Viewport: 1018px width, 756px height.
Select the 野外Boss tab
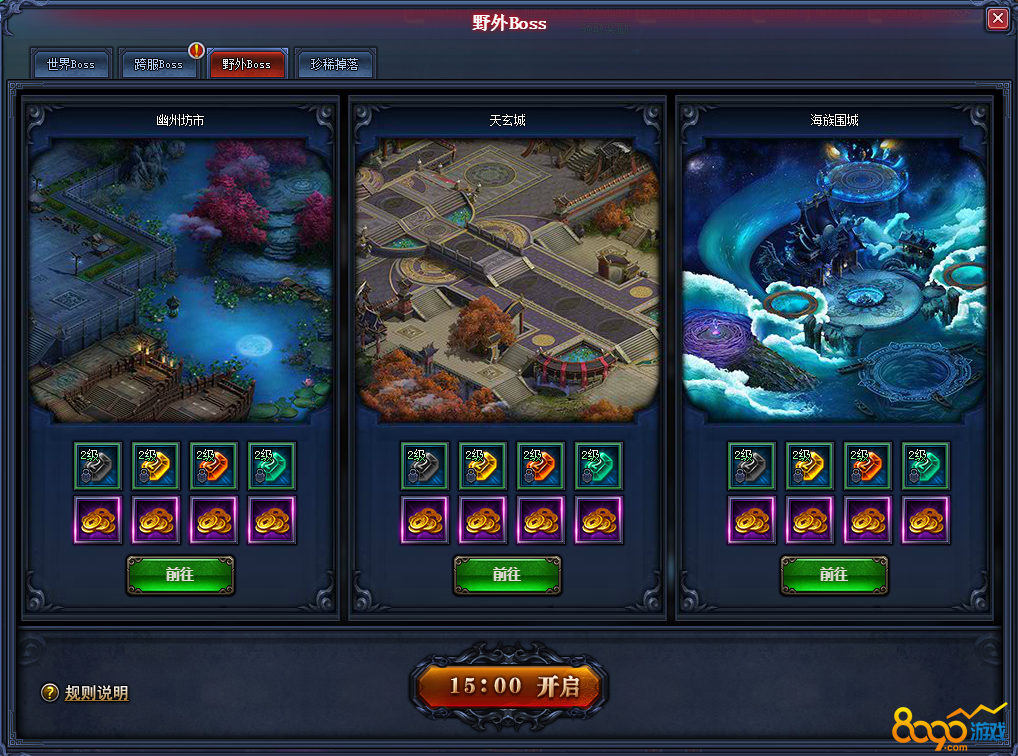point(247,64)
